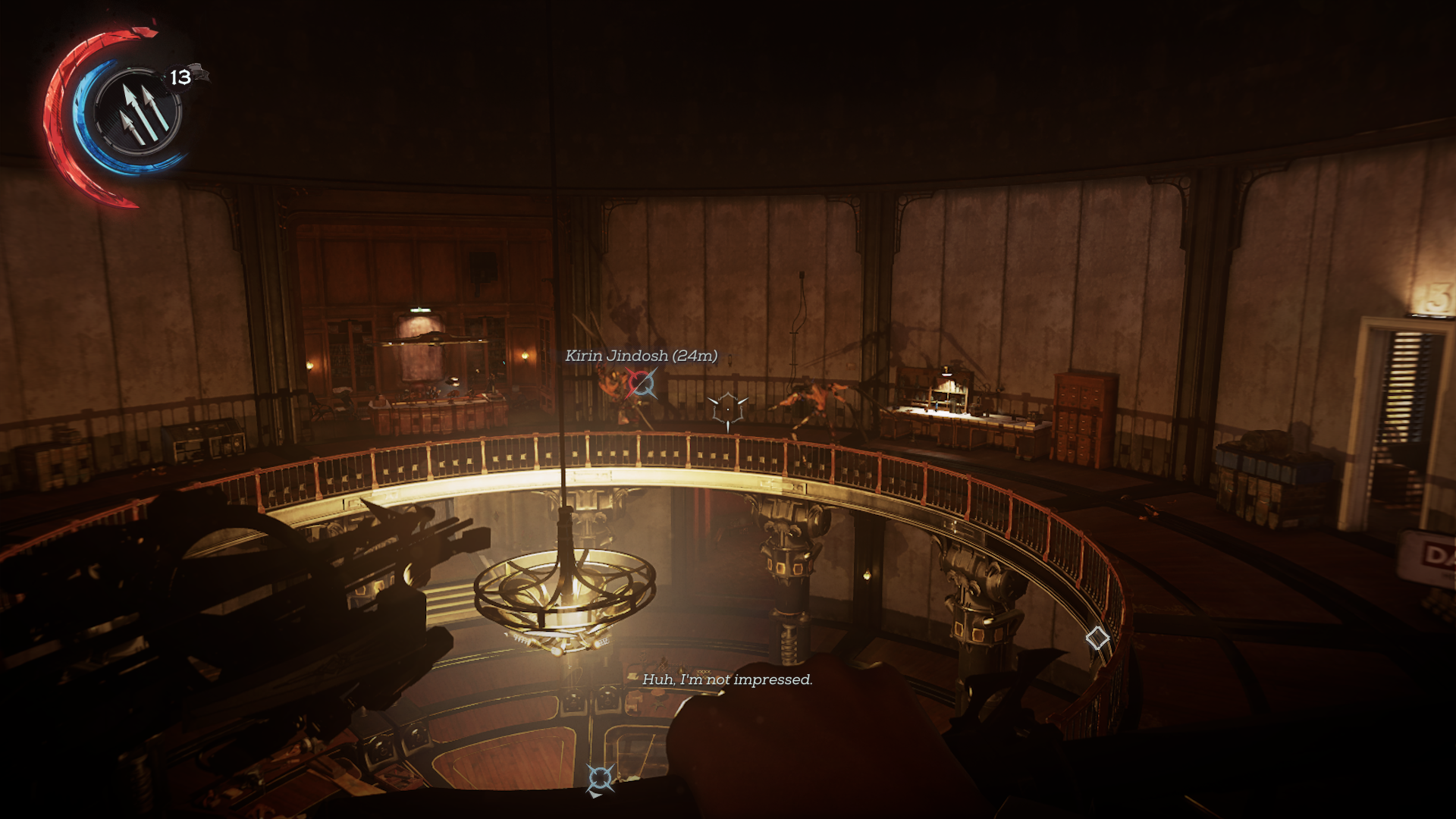Click the Kirin Jindosh target marker
This screenshot has width=1456, height=819.
click(x=642, y=384)
